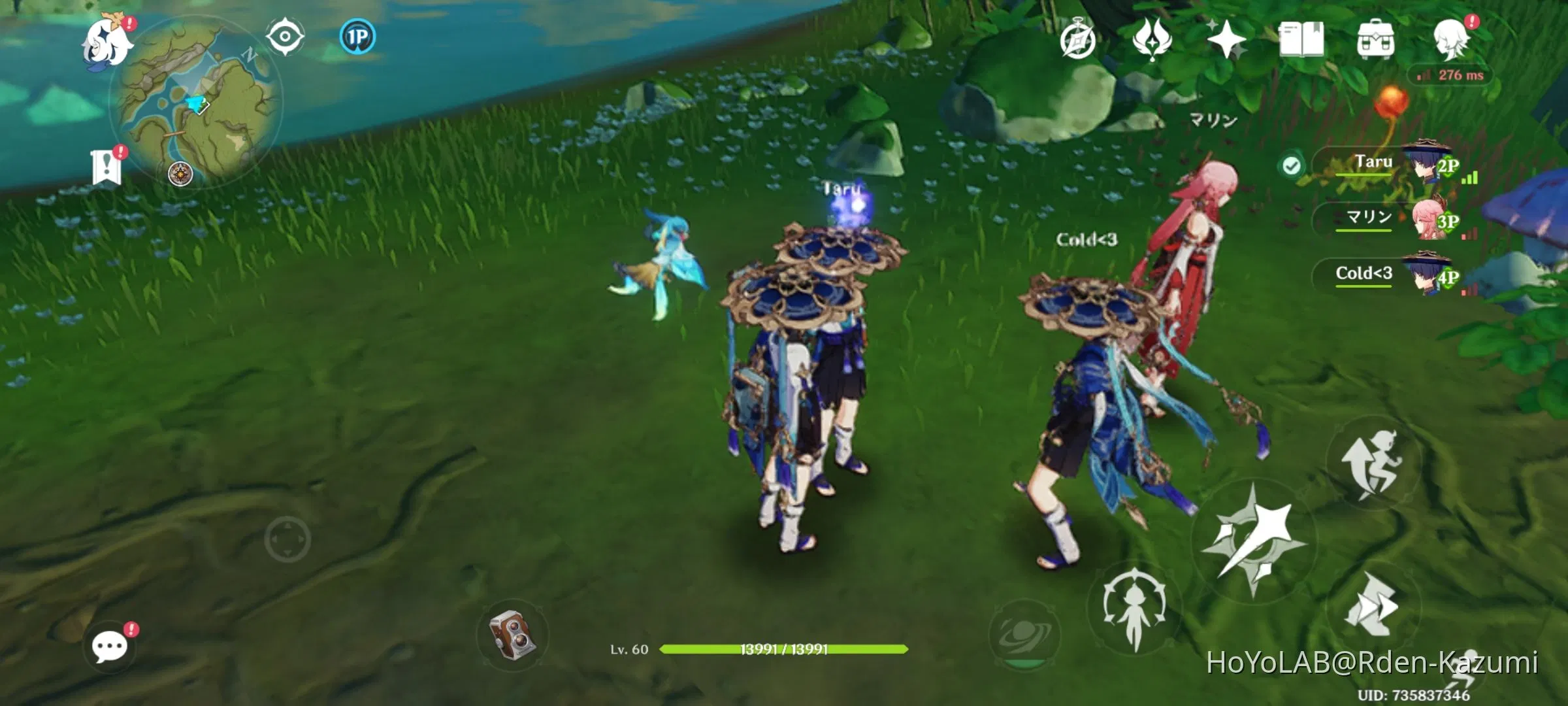Toggle sprint with the running icon
The height and width of the screenshot is (706, 1568).
(x=1372, y=464)
